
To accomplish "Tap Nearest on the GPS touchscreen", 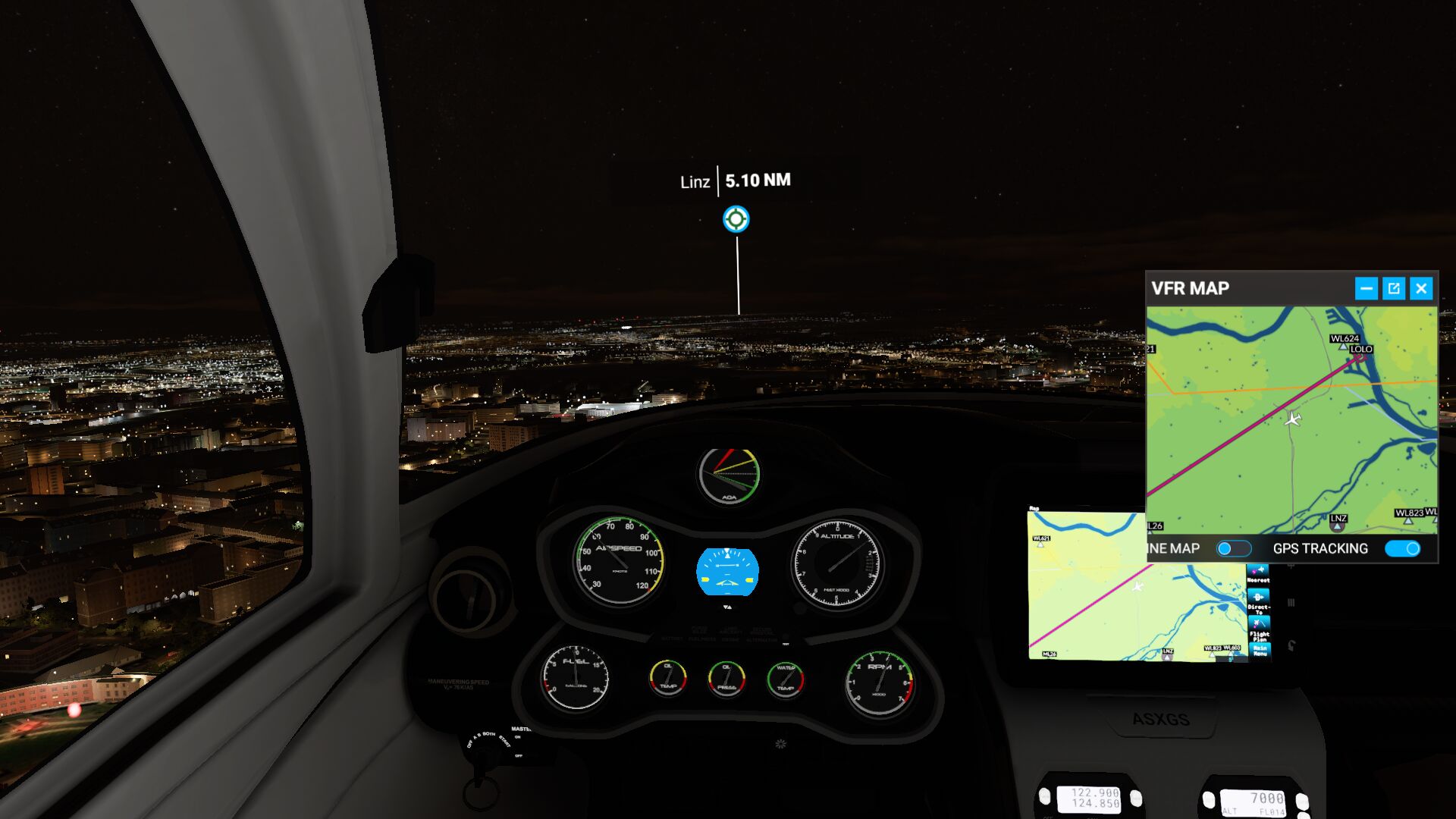I will click(1258, 574).
